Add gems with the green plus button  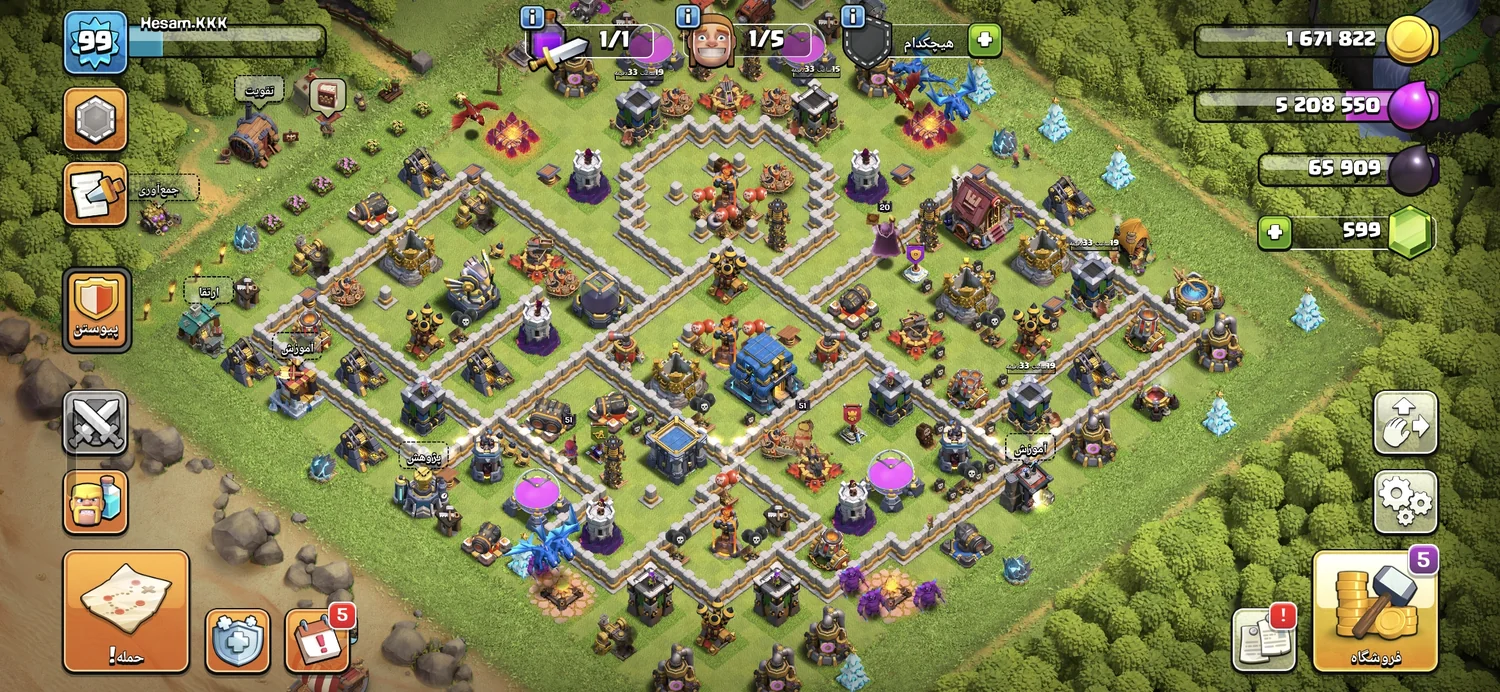[x=1274, y=233]
